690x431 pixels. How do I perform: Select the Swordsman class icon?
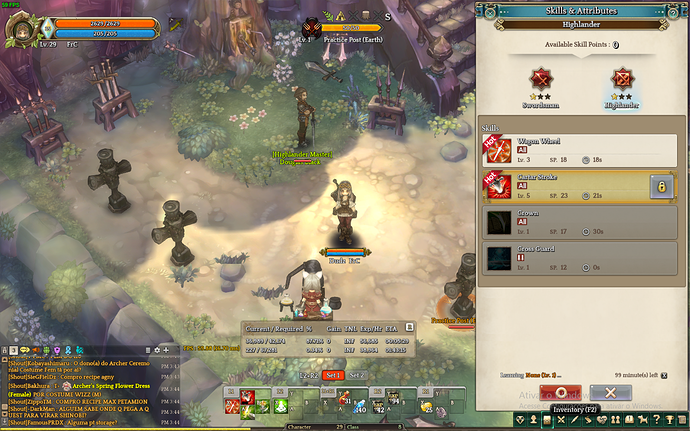point(541,82)
